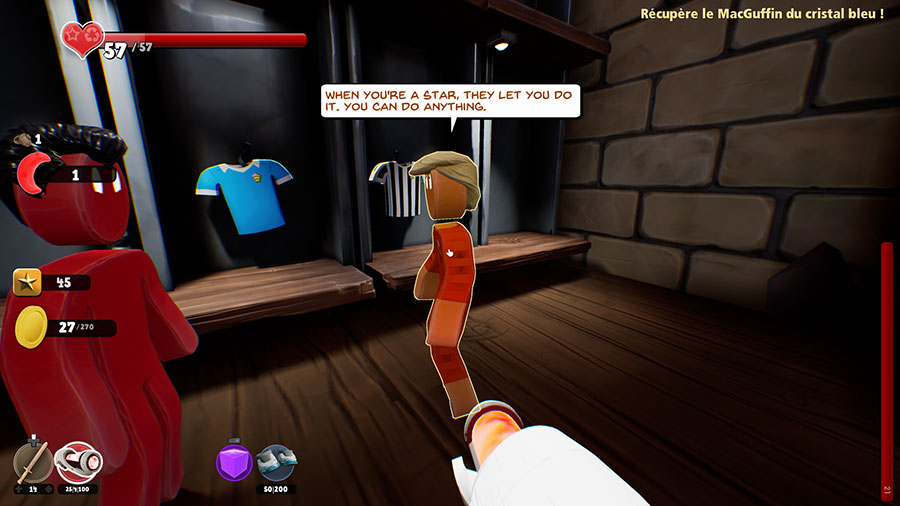Screen dimensions: 900x506
Task: Select the red blaster weapon slot
Action: click(x=76, y=462)
